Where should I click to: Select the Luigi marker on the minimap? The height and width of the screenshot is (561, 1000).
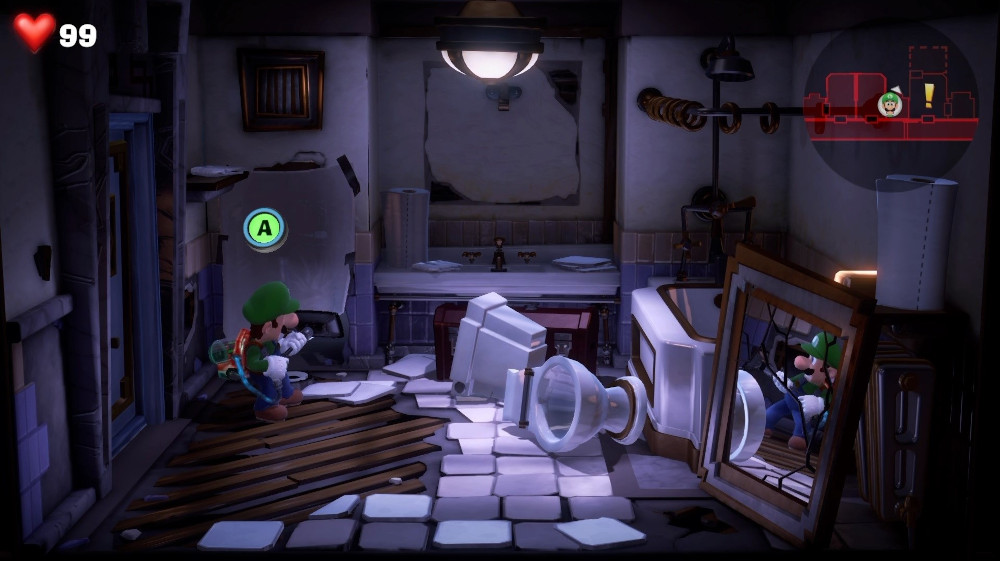[x=889, y=103]
